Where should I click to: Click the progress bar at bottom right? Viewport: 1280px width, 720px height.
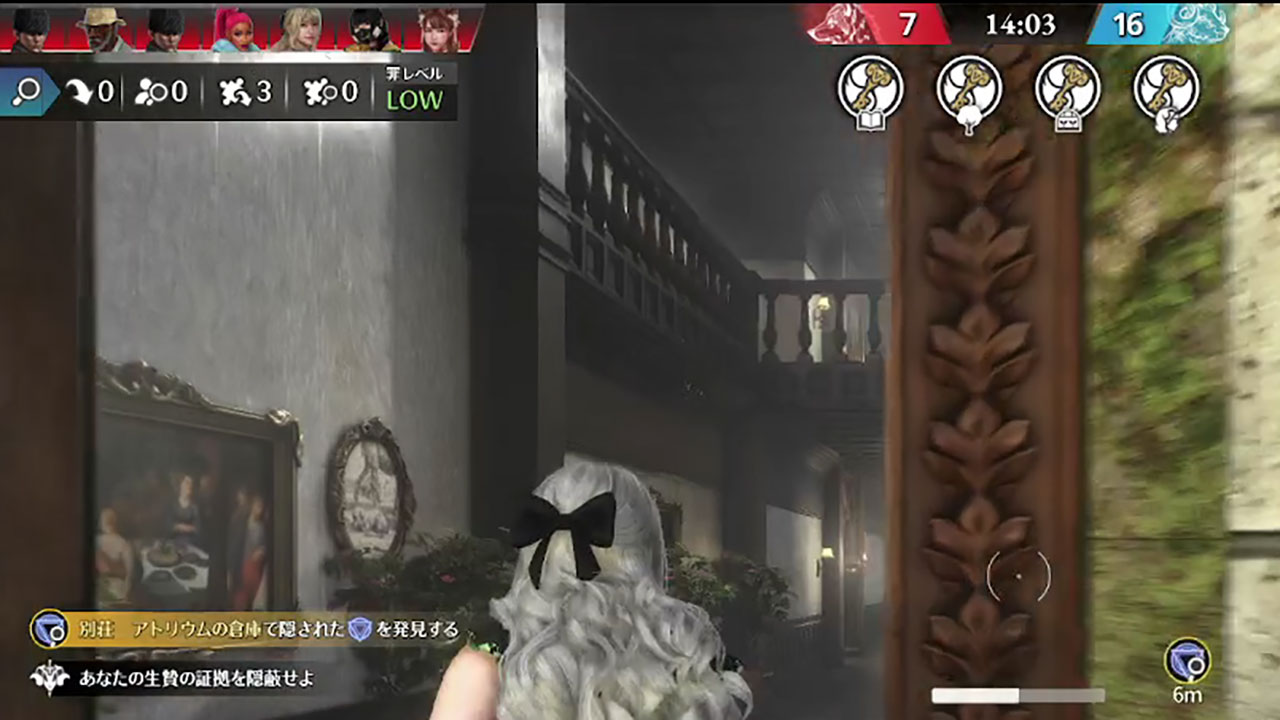point(1017,693)
